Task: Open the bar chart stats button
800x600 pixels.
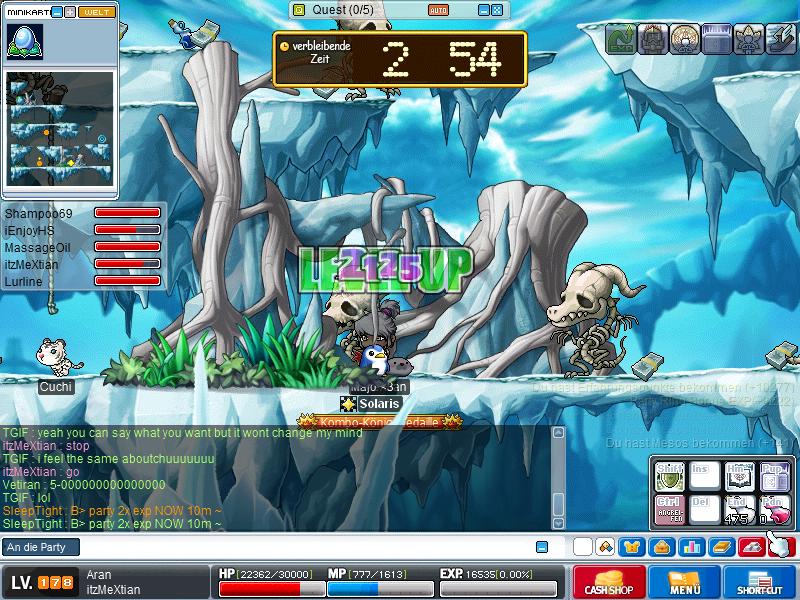Action: pos(691,547)
